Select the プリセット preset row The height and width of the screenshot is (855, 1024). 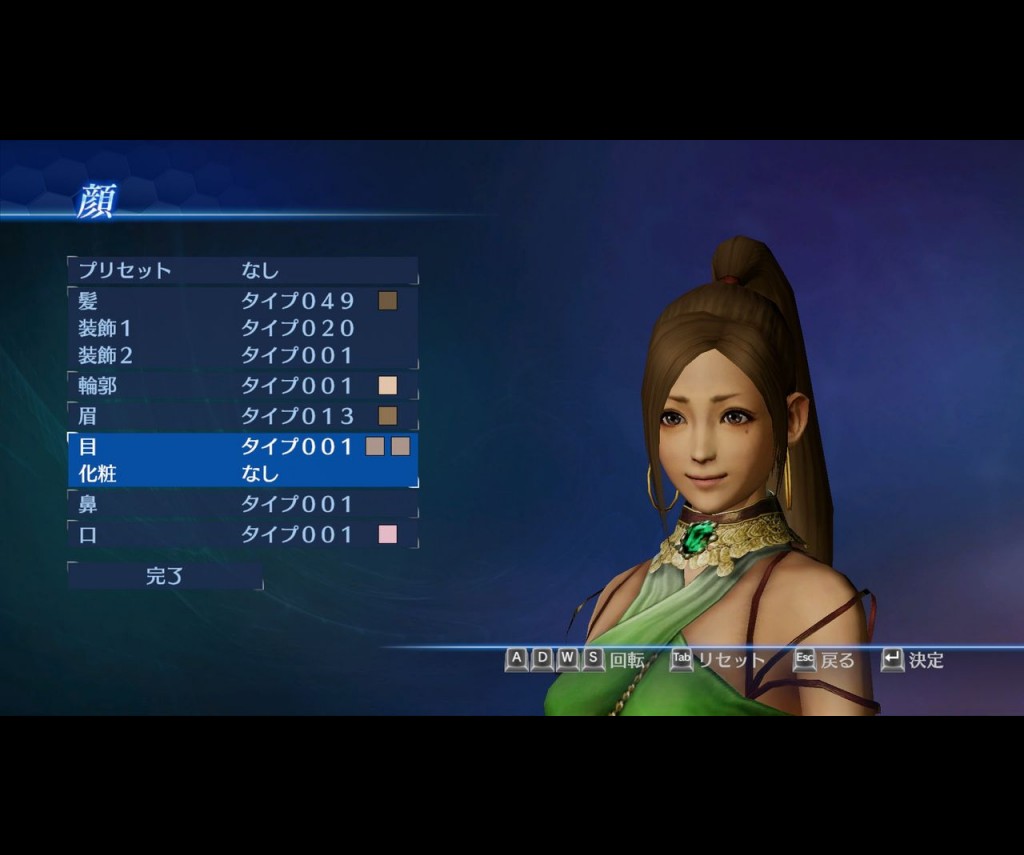[242, 270]
